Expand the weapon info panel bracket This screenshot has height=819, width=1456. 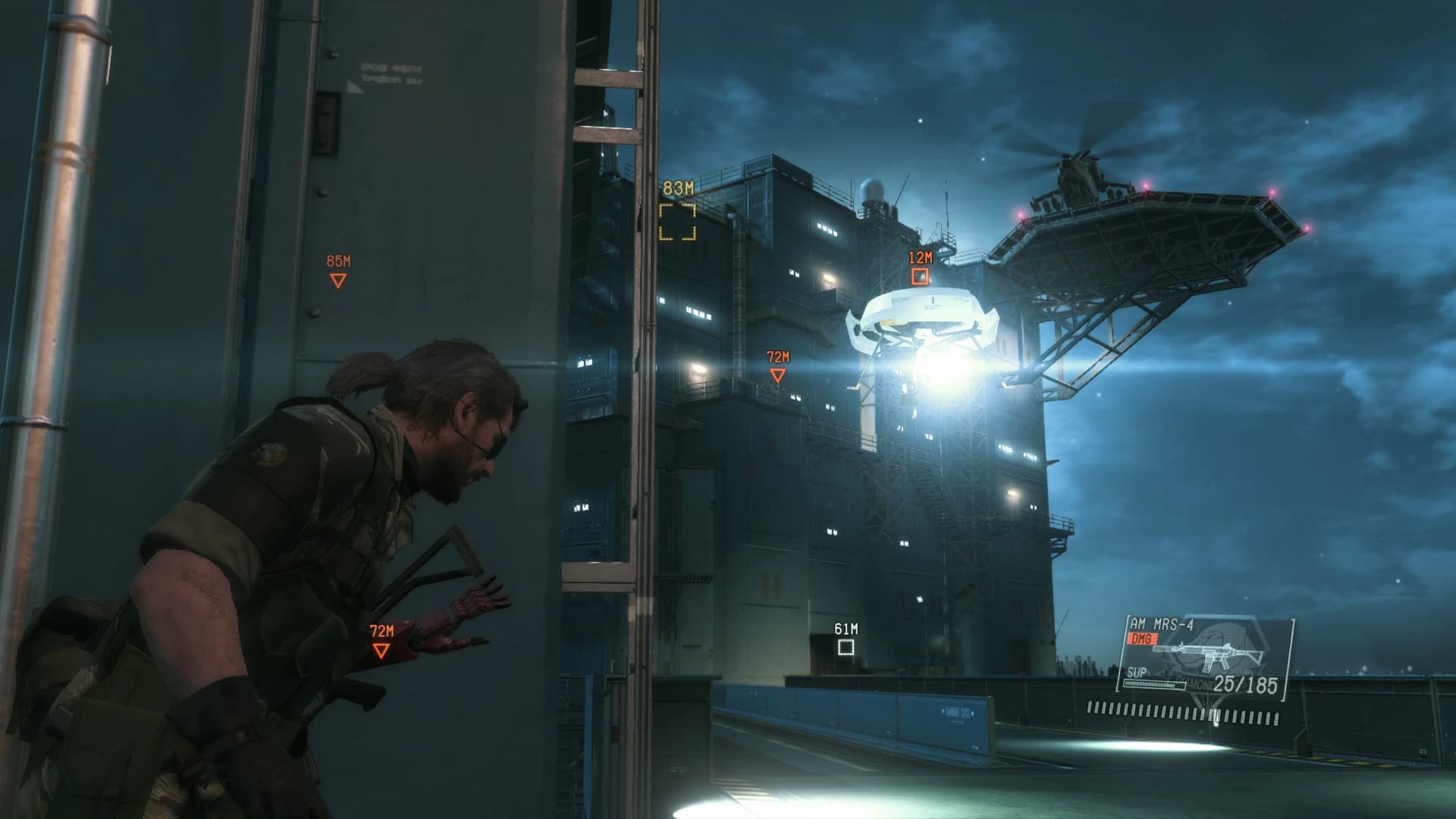tap(1288, 660)
